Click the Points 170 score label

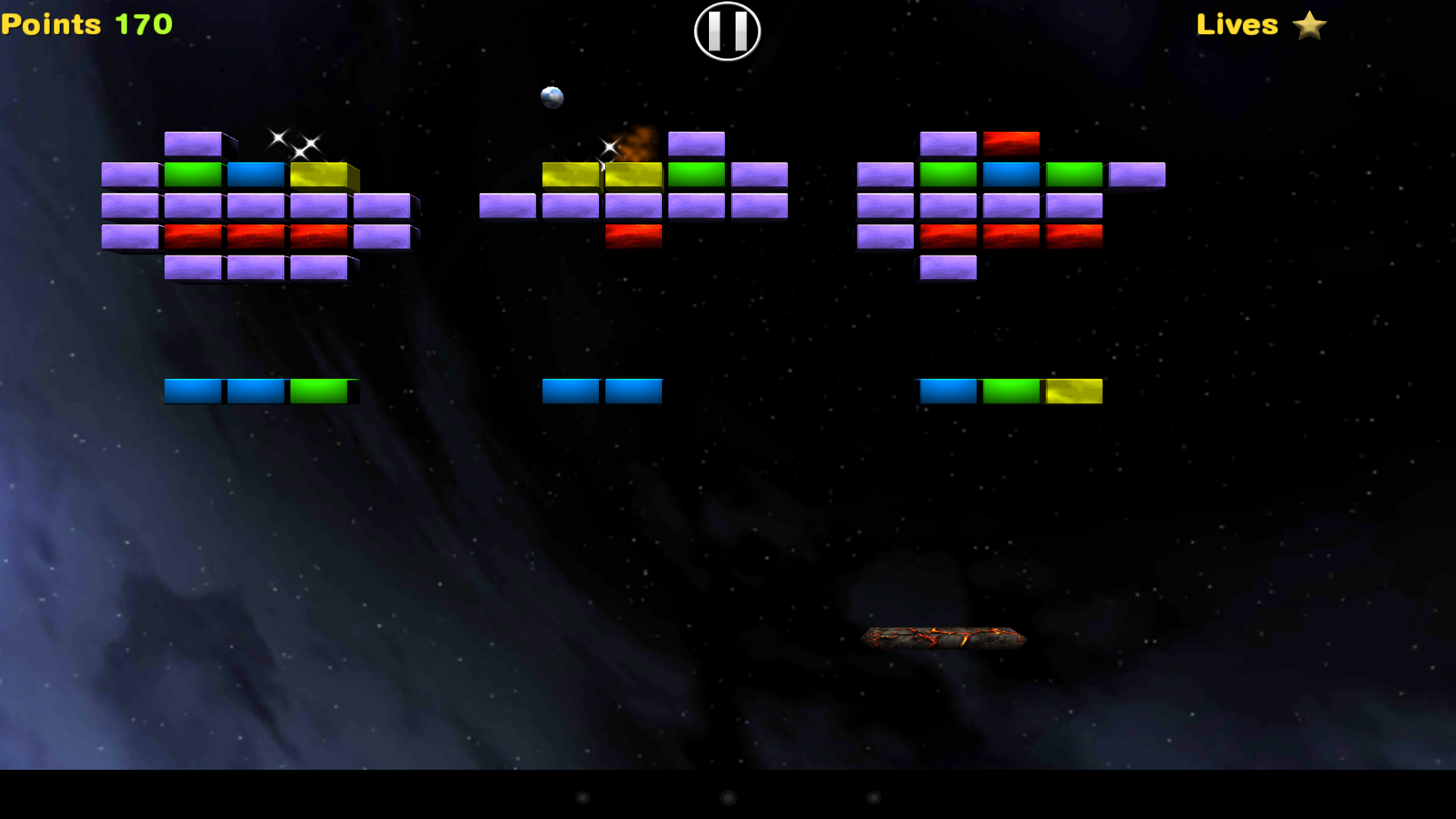tap(86, 24)
